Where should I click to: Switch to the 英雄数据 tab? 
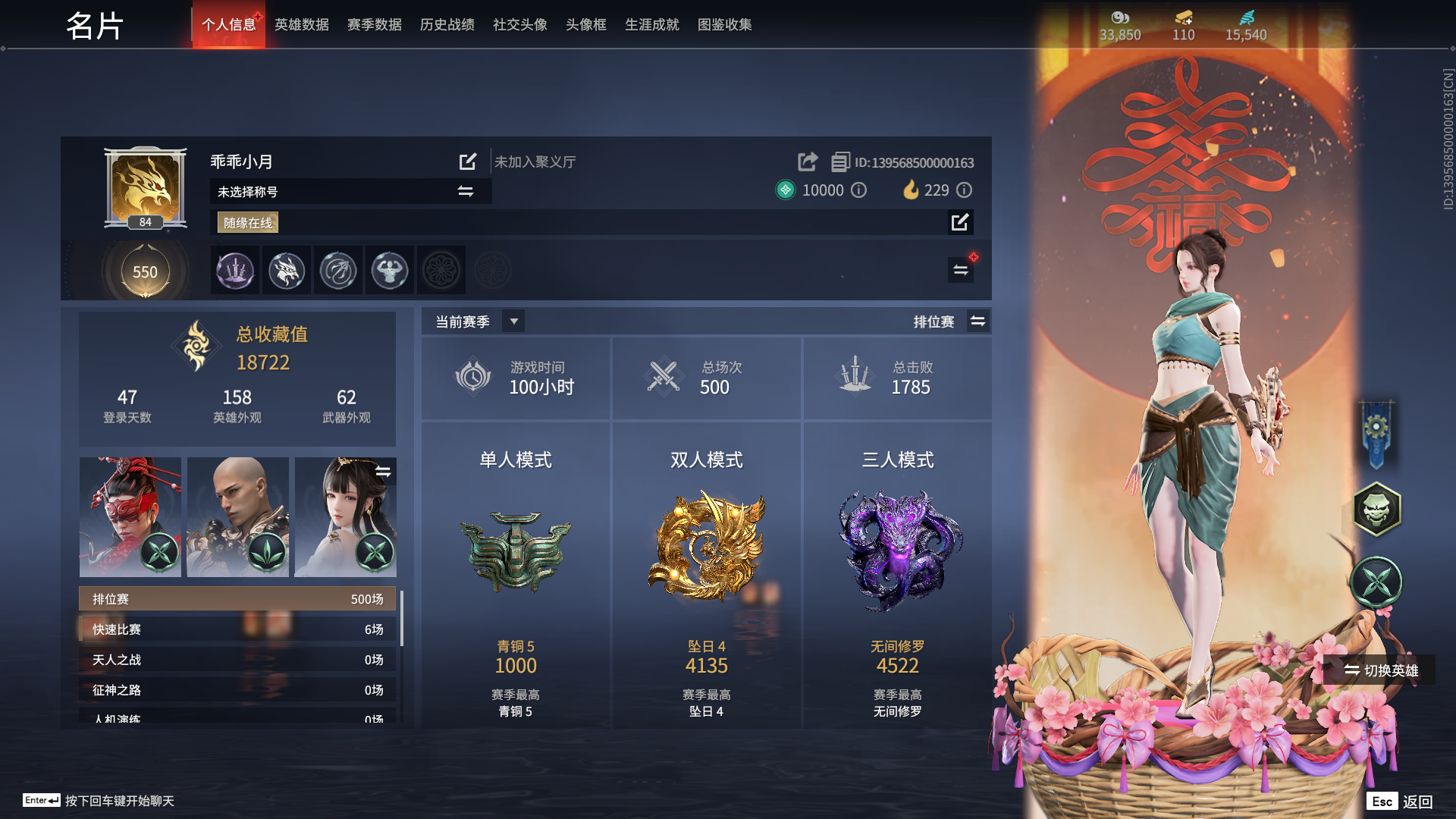[301, 24]
